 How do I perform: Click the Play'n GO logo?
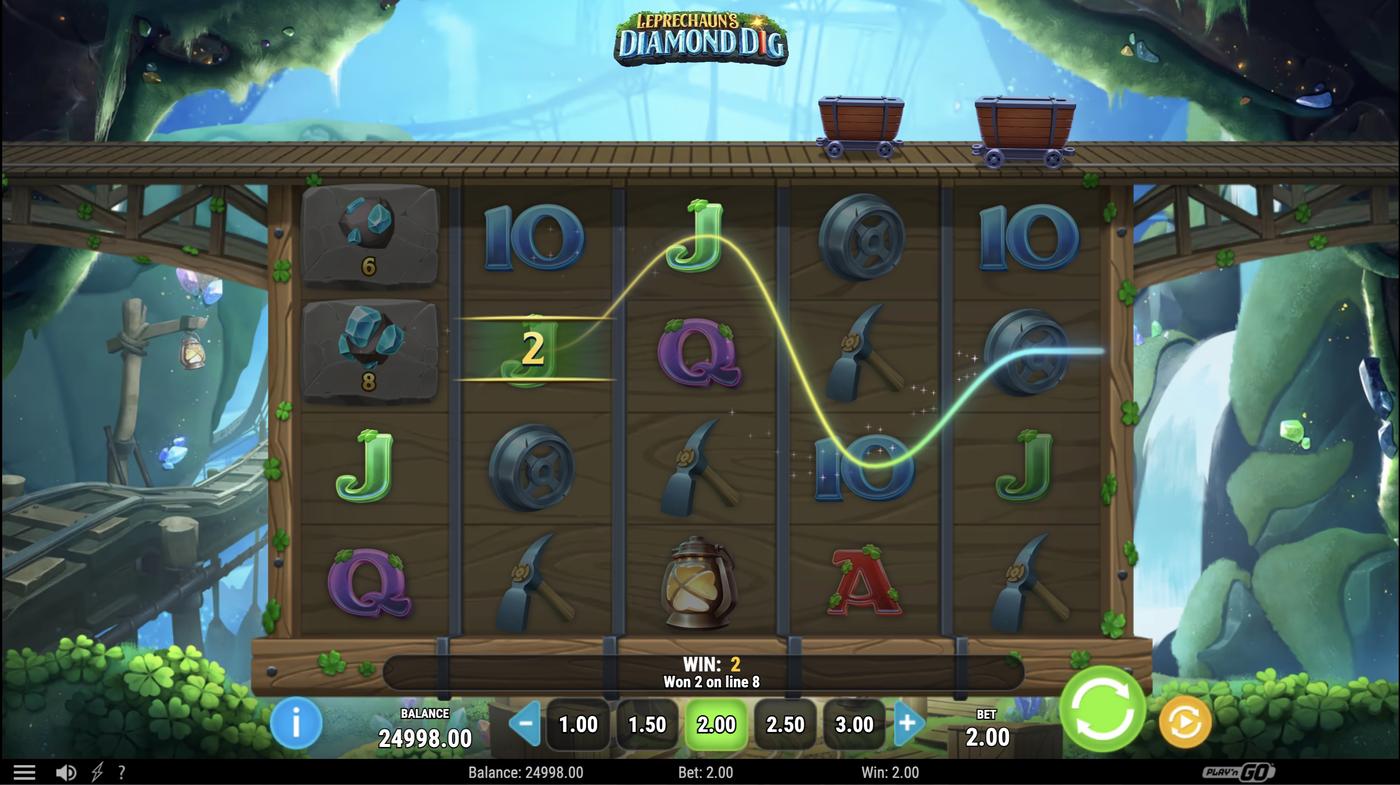(1240, 771)
